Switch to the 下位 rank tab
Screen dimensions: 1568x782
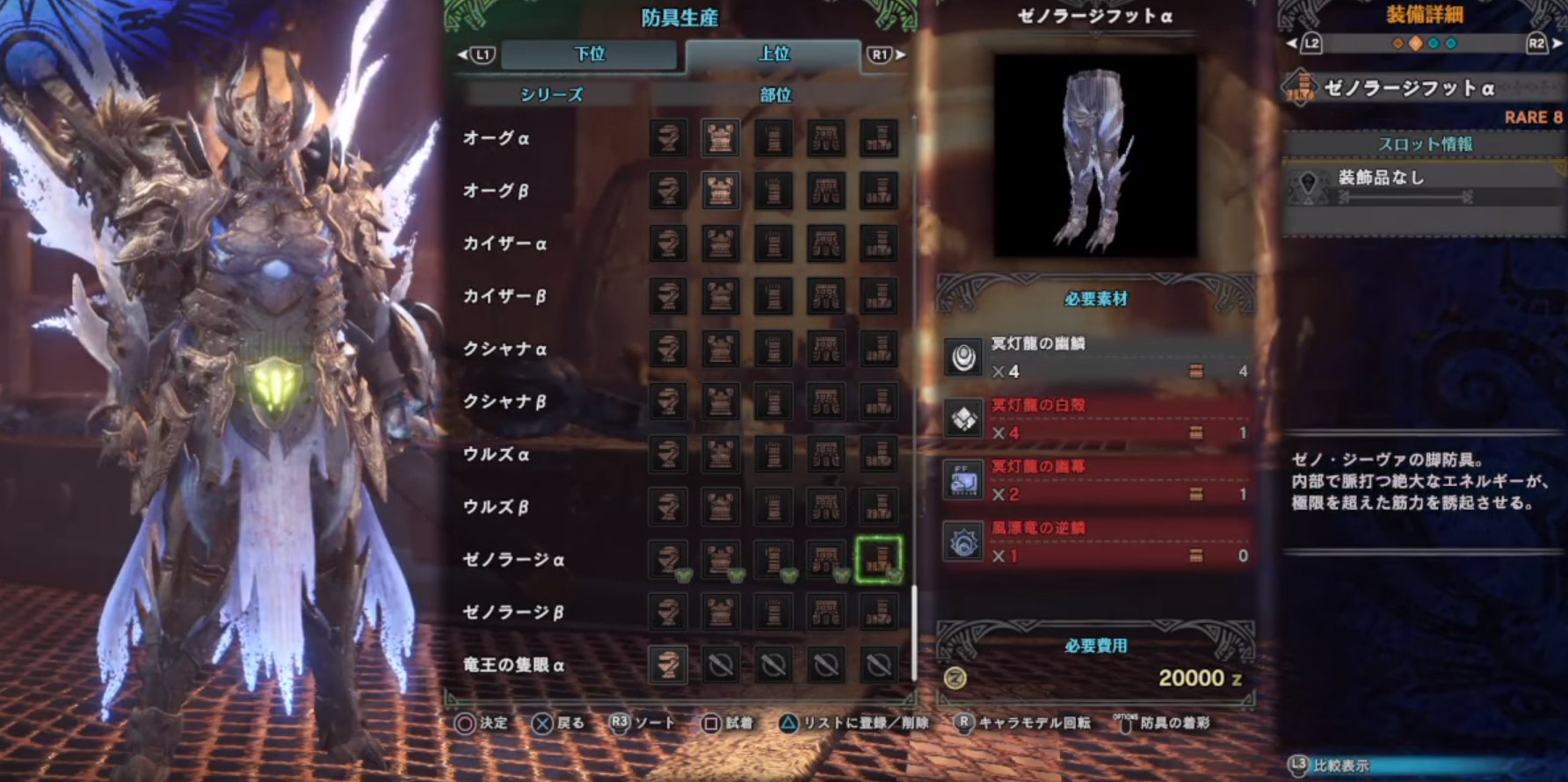(589, 54)
